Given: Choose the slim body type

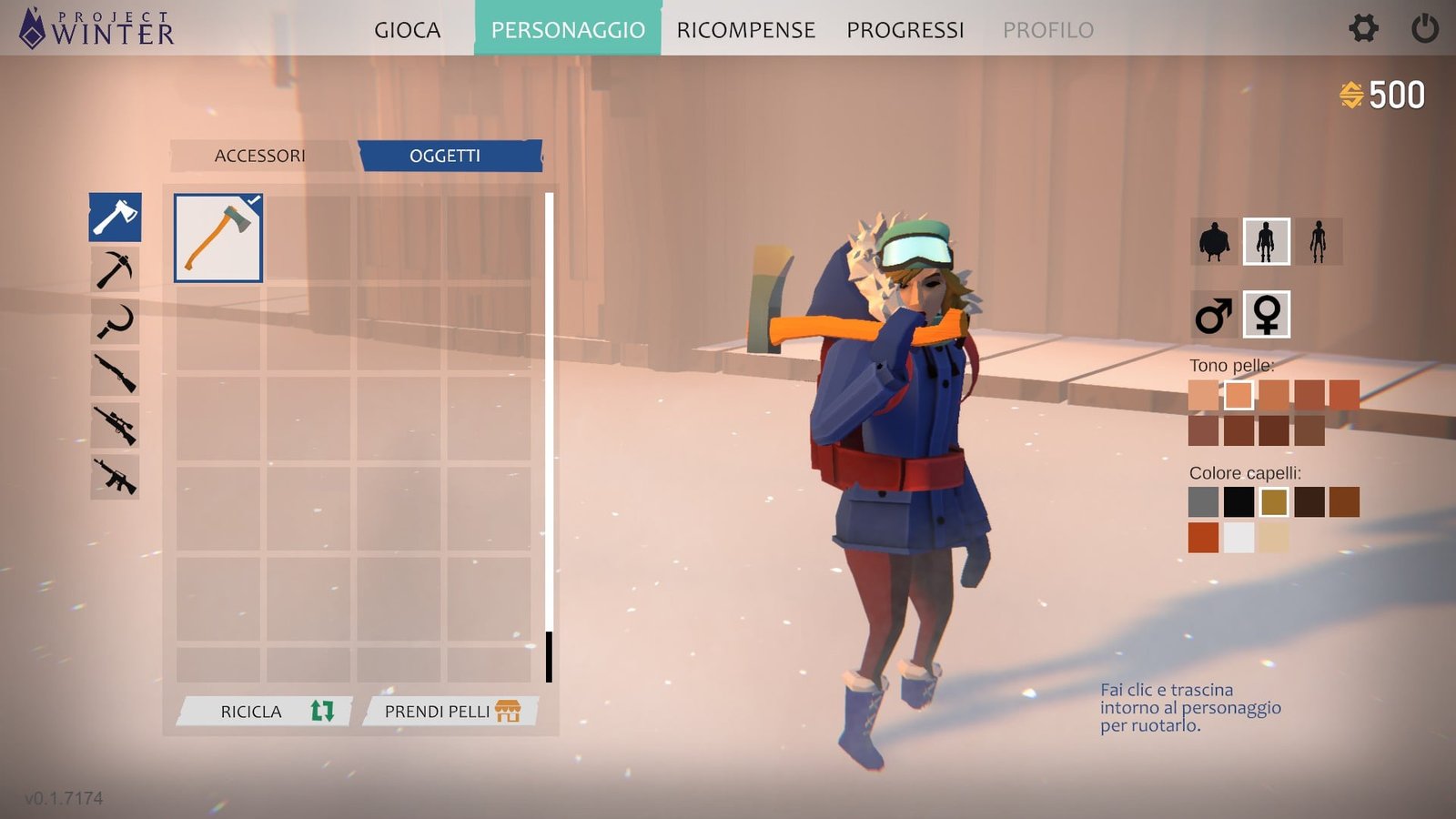Looking at the screenshot, I should point(1318,242).
